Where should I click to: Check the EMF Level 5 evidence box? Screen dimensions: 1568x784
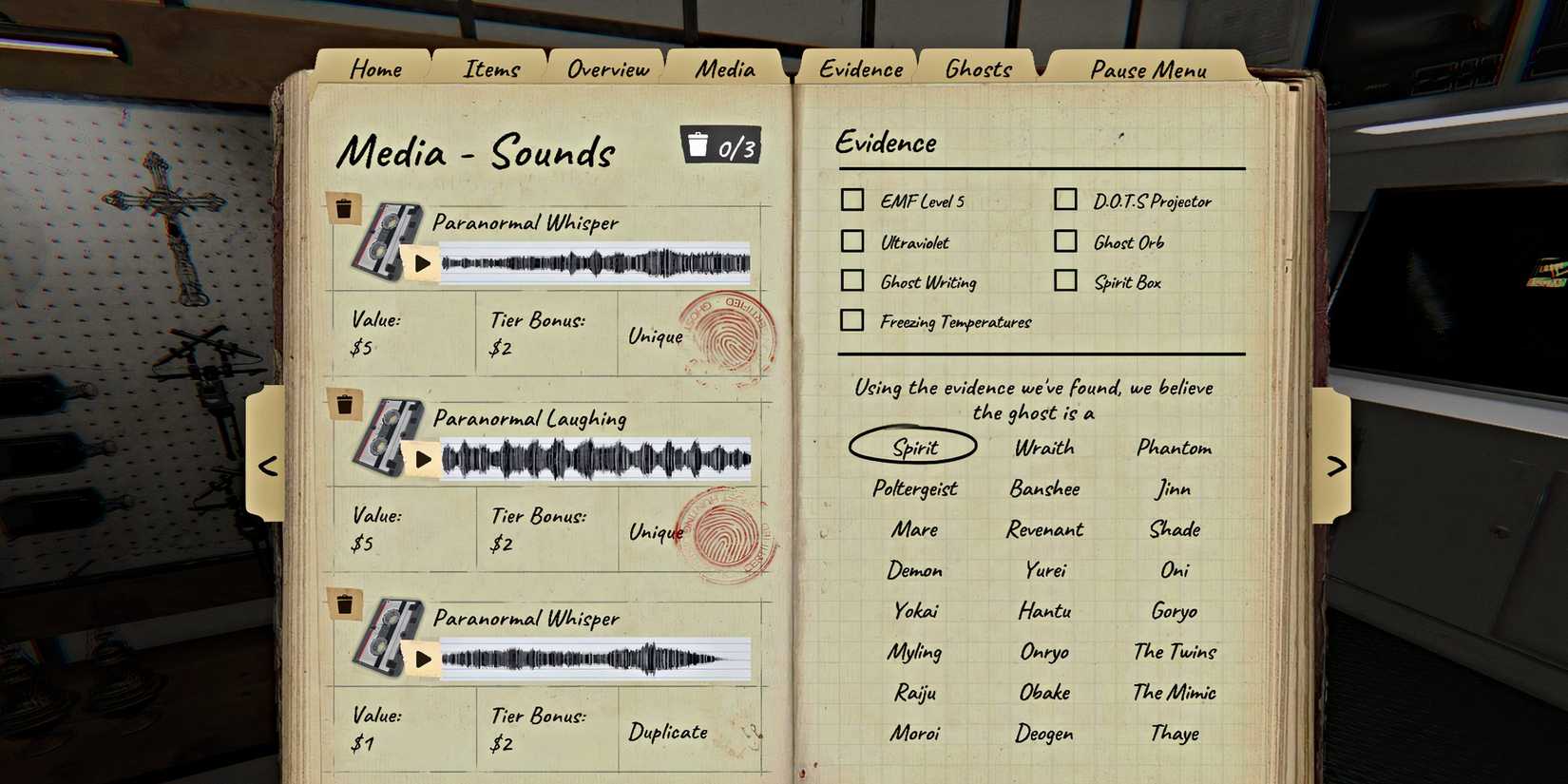click(851, 200)
